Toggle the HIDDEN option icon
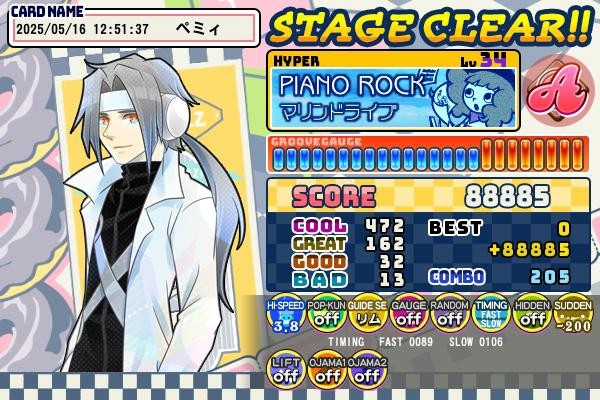Viewport: 600px width, 400px height. point(531,316)
